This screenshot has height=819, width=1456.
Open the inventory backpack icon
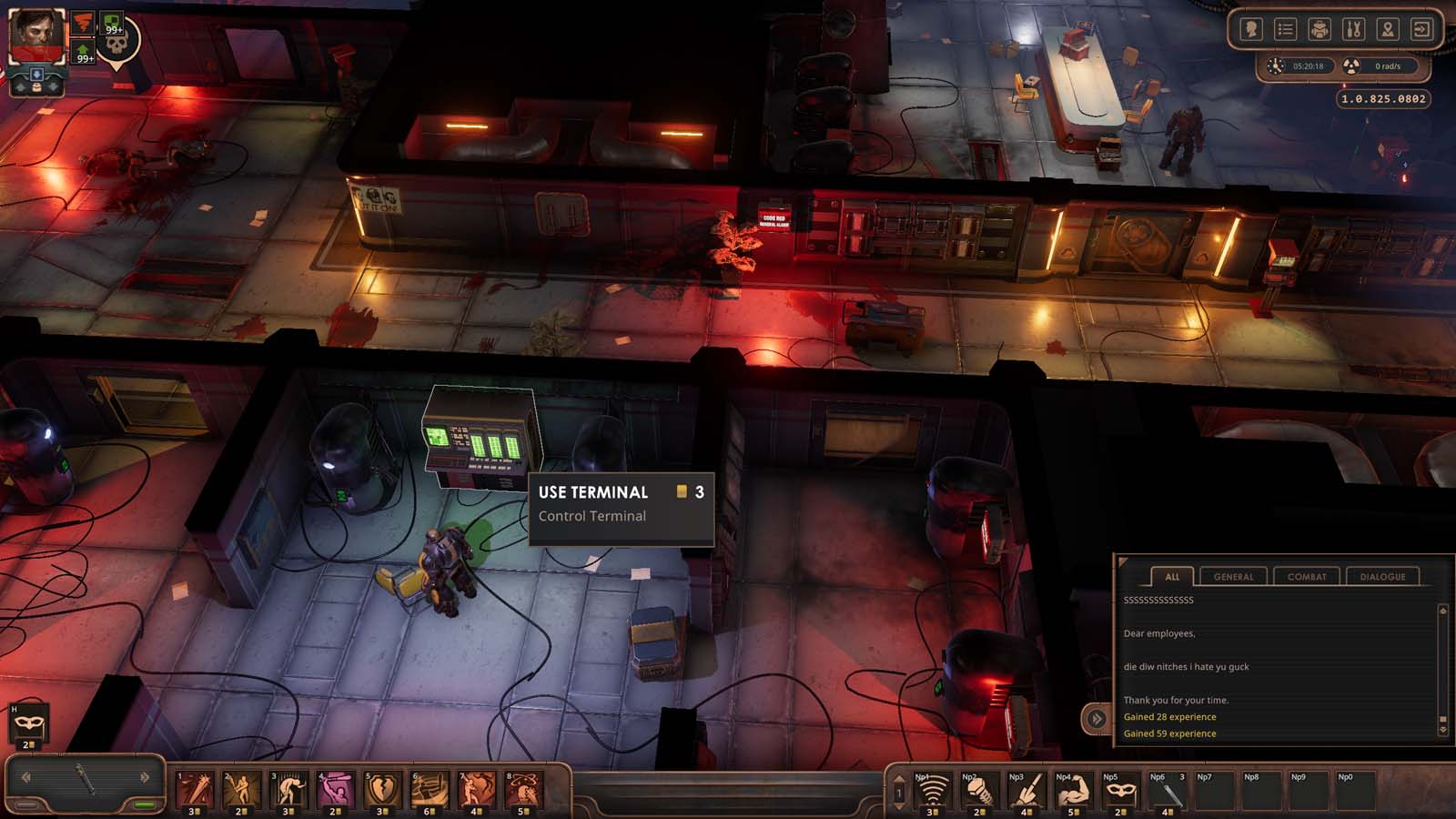(x=1321, y=29)
